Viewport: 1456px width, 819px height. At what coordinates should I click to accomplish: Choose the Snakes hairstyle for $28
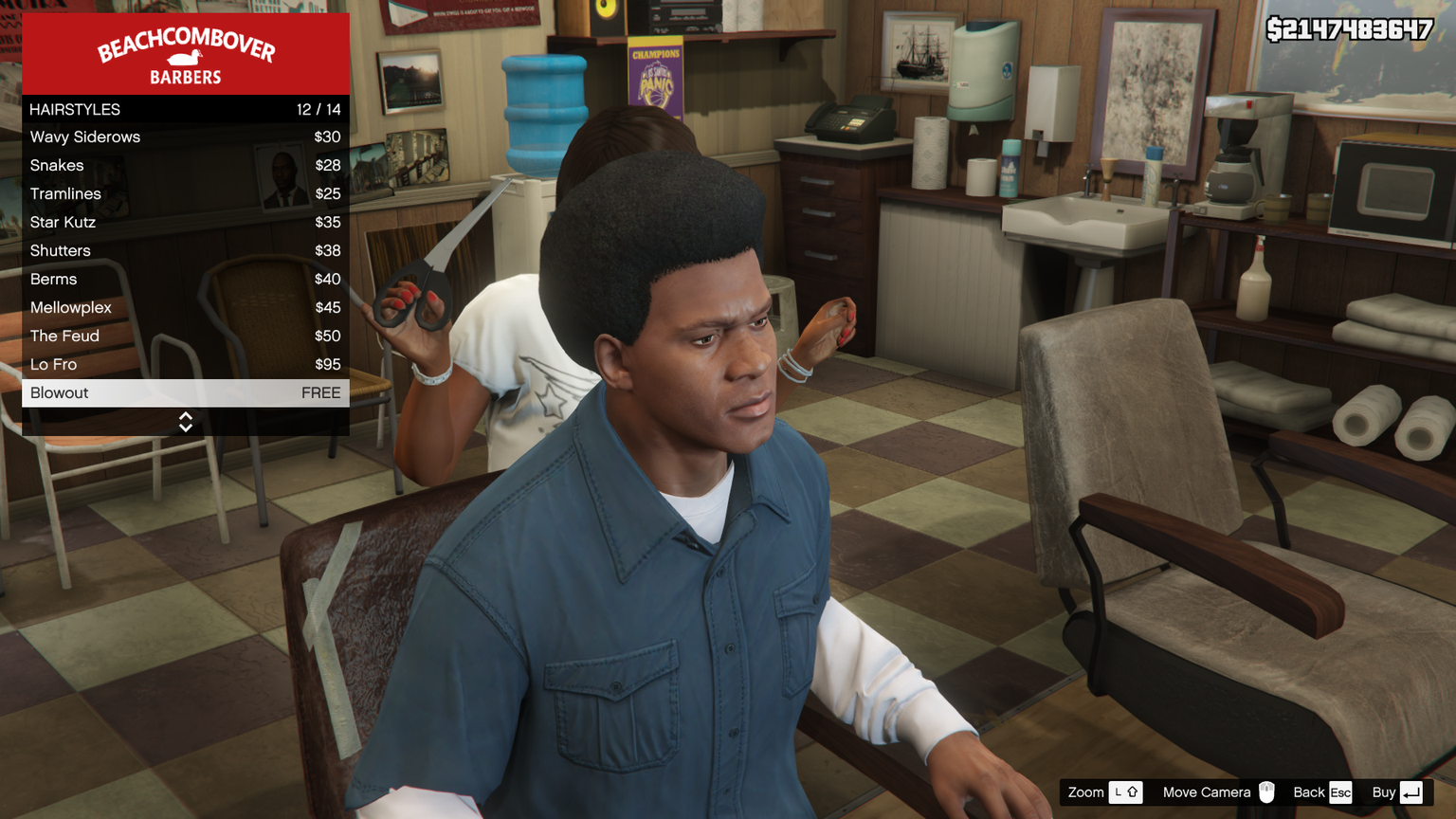pos(185,166)
